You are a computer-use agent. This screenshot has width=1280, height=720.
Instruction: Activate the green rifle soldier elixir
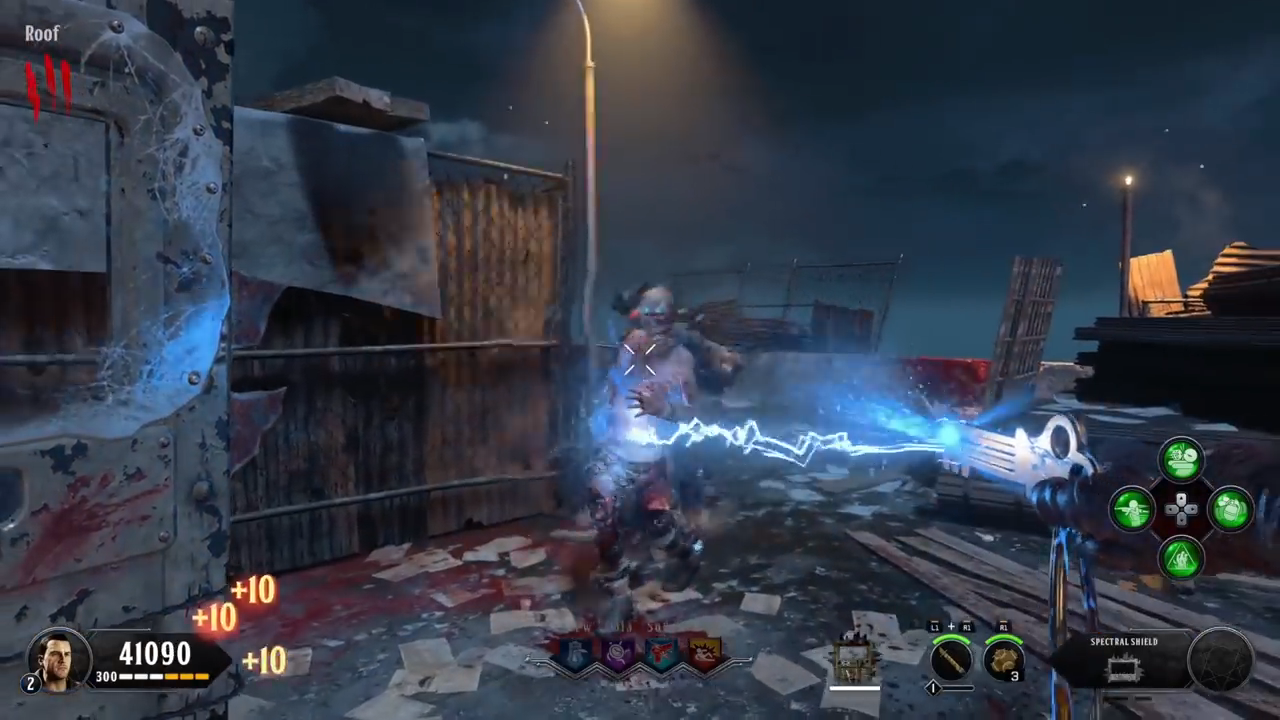point(1133,509)
